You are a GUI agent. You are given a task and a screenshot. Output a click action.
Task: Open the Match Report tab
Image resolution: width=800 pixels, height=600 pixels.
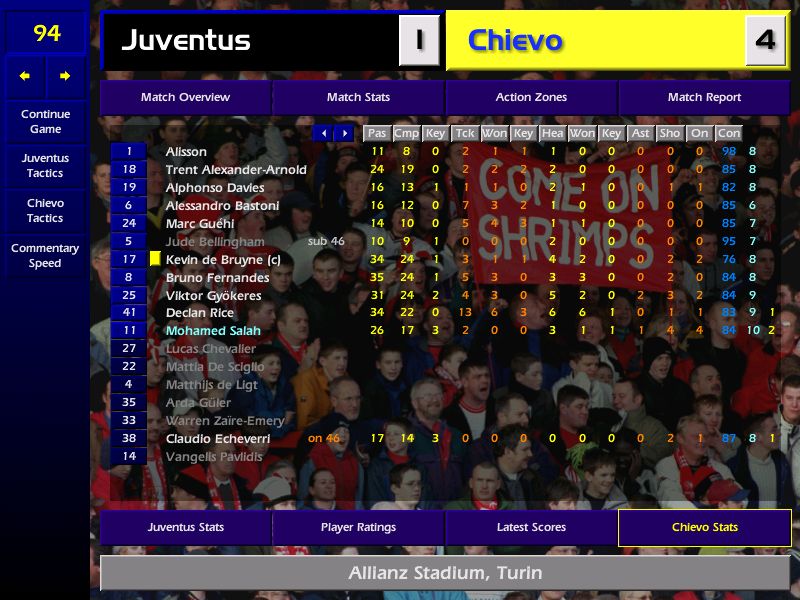(x=704, y=98)
